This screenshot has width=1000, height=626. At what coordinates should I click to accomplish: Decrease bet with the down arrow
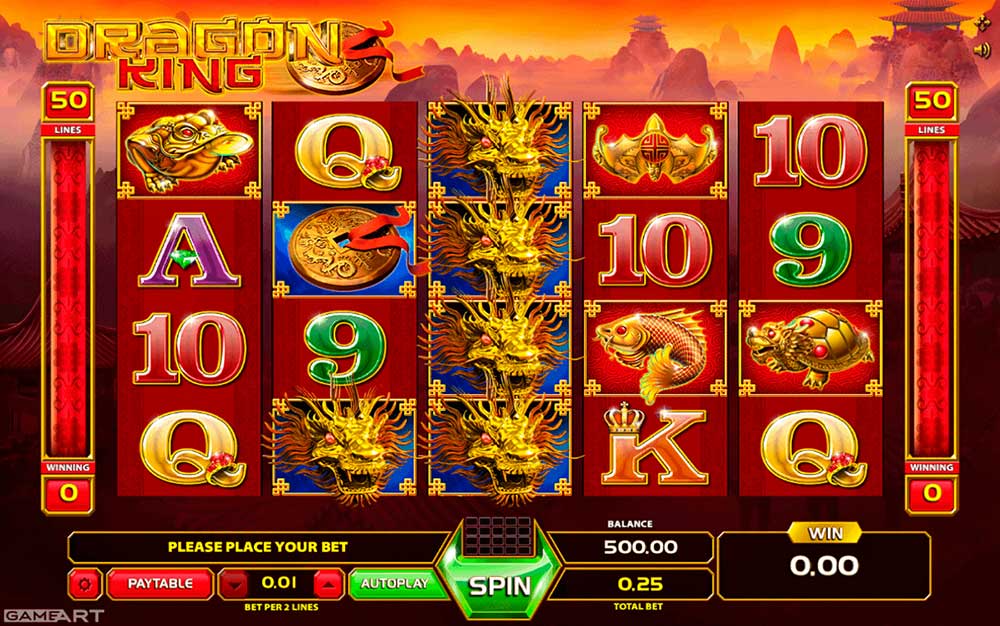click(x=234, y=583)
